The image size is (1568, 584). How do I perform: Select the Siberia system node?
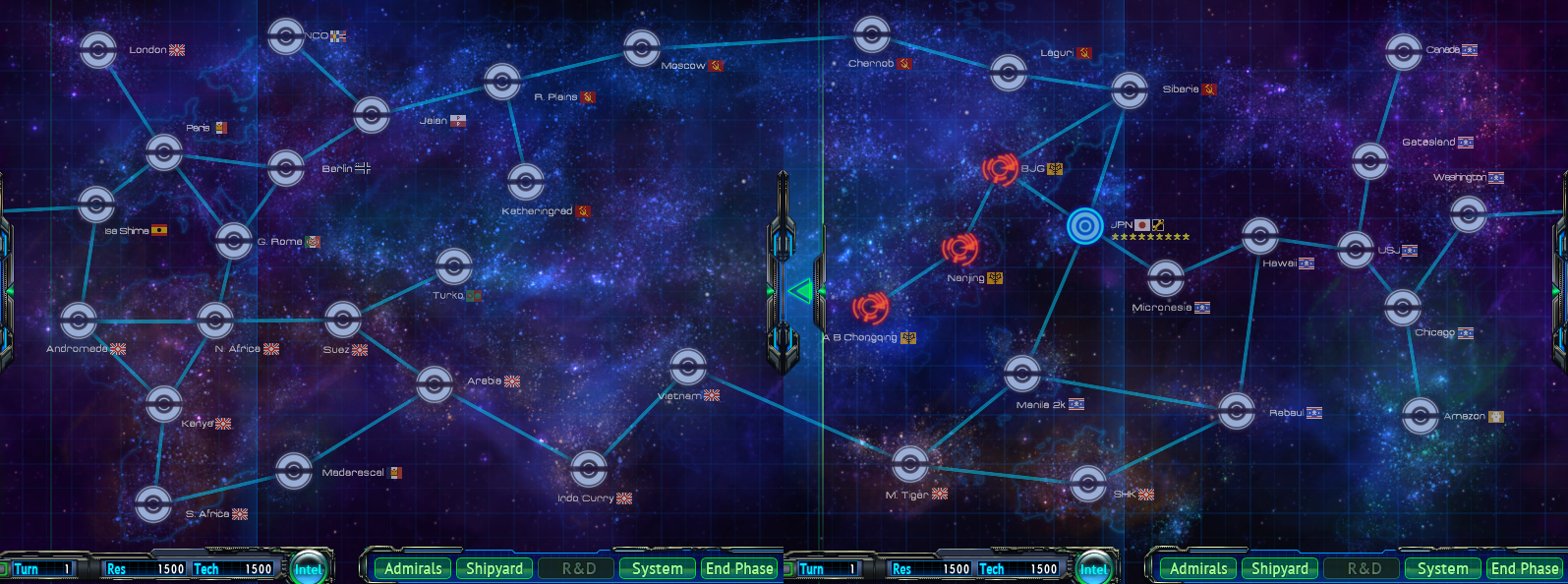(x=1130, y=90)
